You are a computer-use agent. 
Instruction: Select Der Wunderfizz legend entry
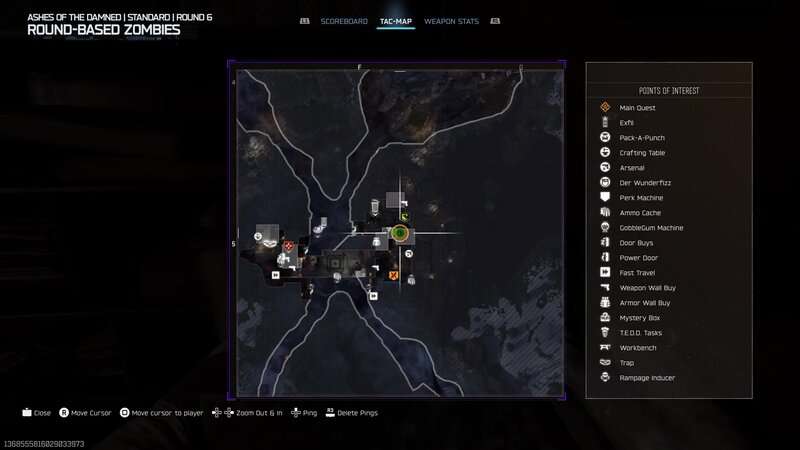(642, 182)
